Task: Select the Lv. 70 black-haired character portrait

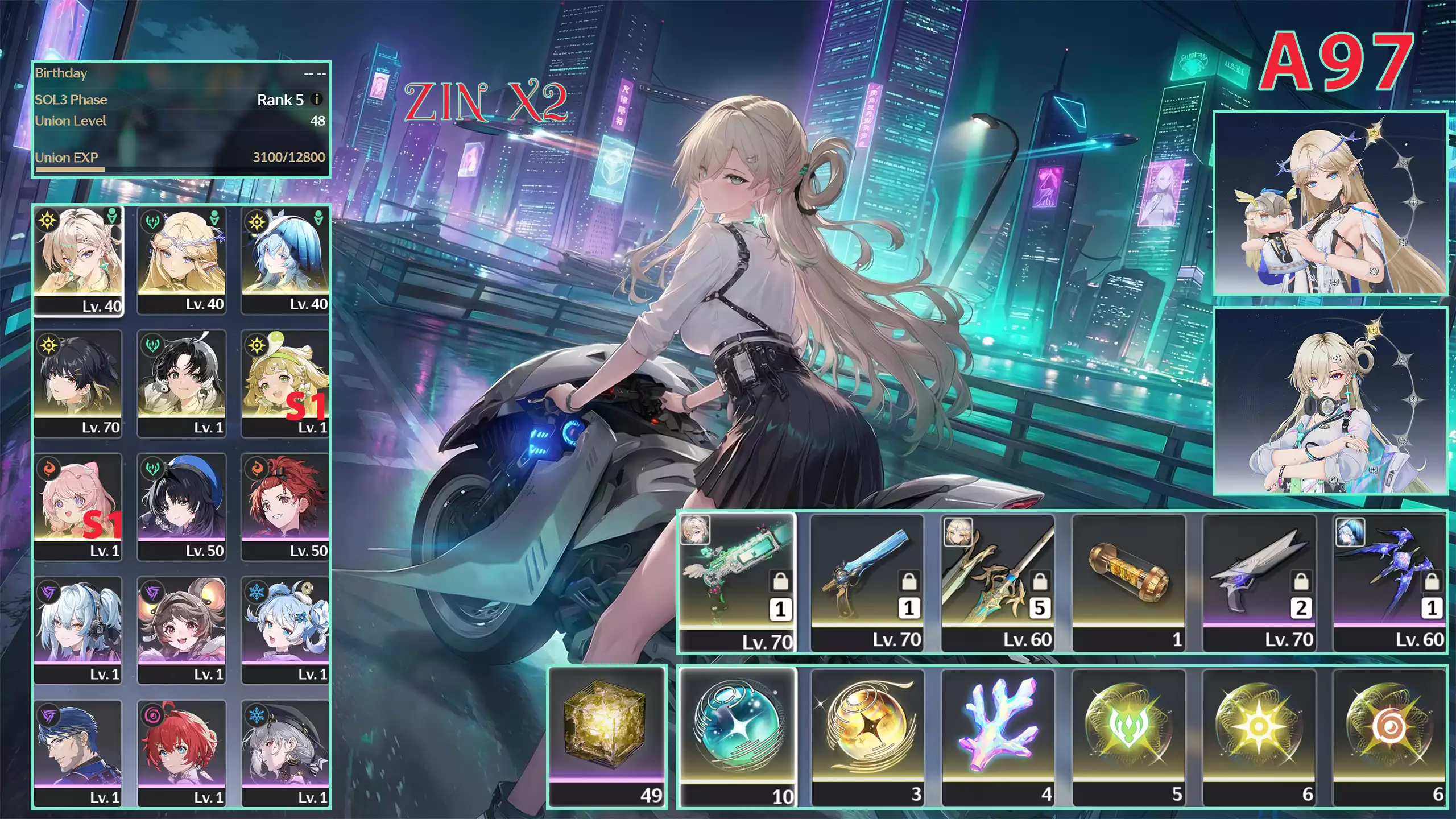Action: (78, 378)
